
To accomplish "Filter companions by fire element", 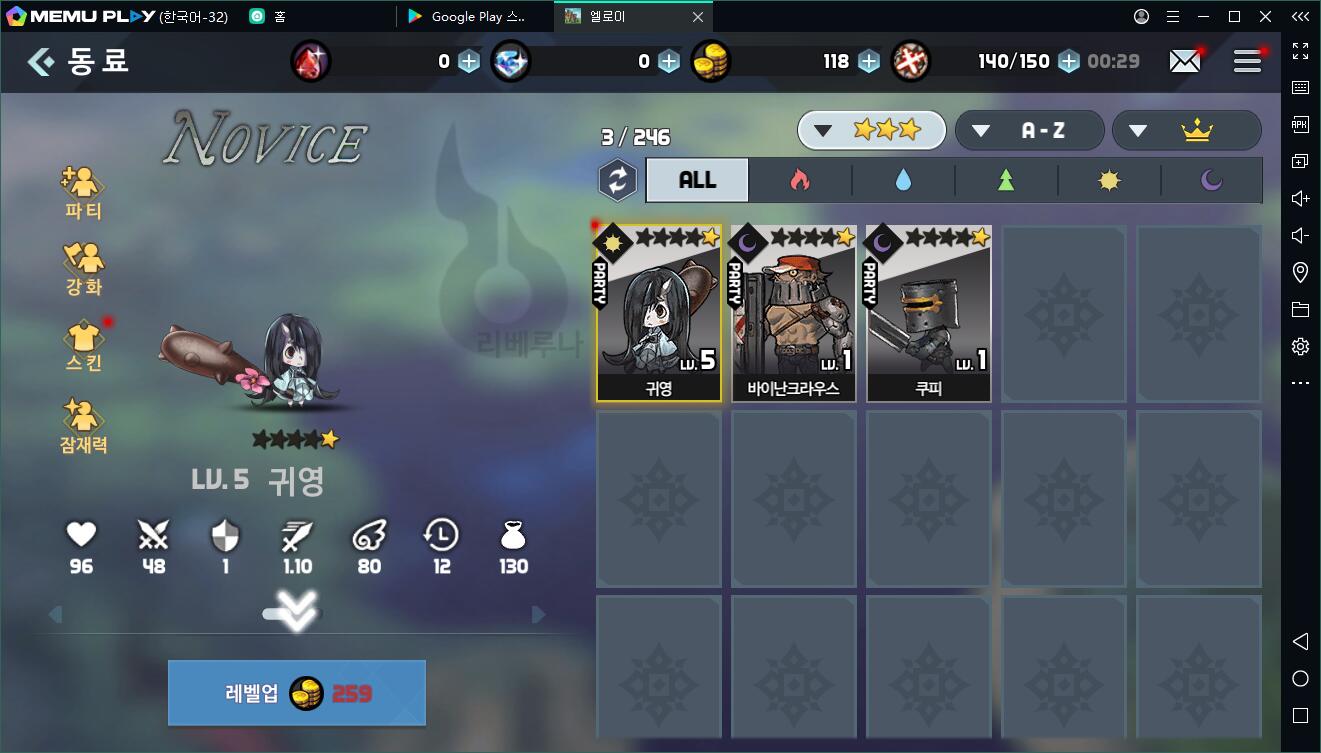I will click(x=800, y=180).
